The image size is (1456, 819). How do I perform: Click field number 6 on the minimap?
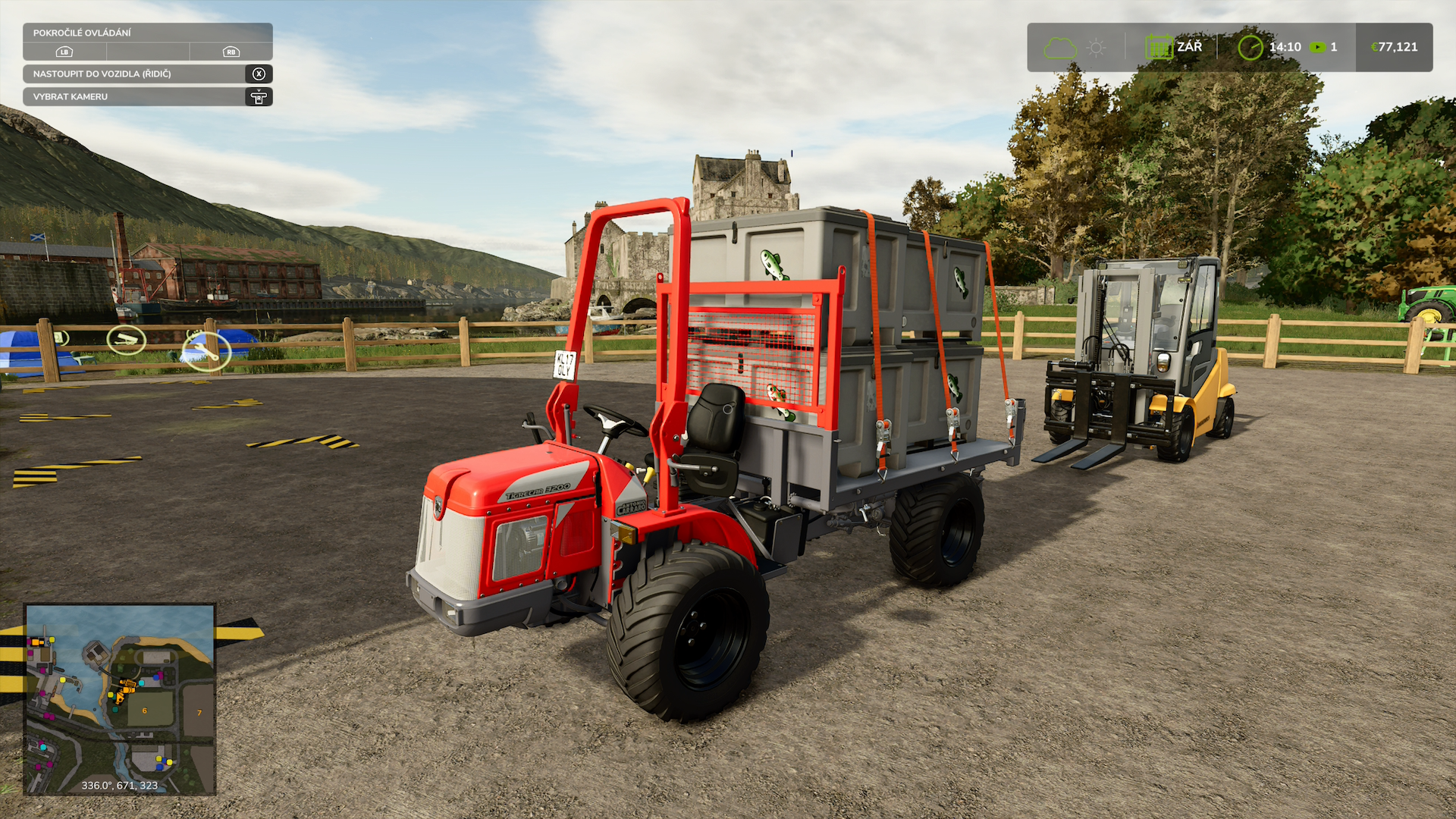click(145, 711)
